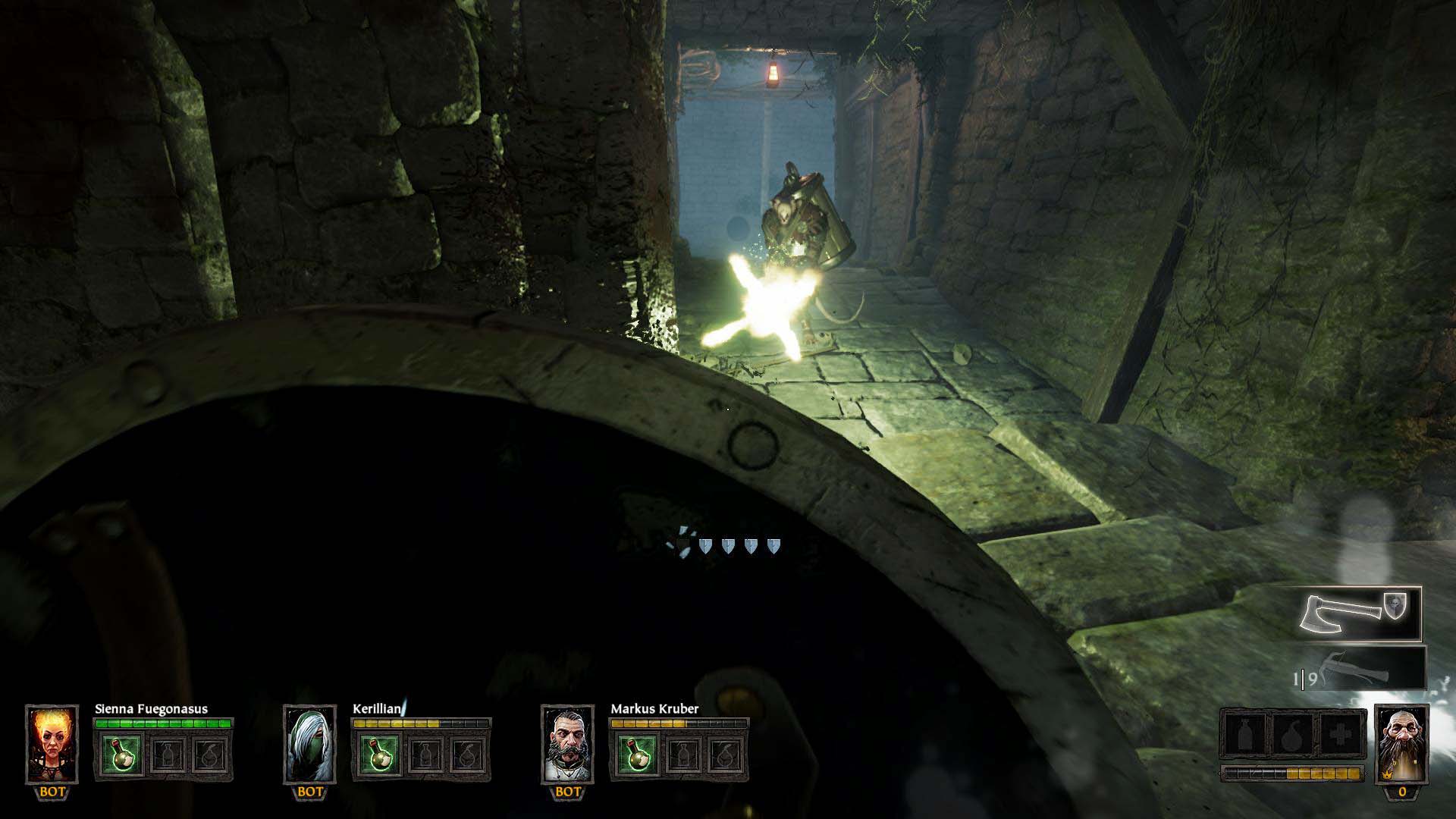1456x819 pixels.
Task: Select Sienna Fuegonasus's portrait
Action: 52,744
